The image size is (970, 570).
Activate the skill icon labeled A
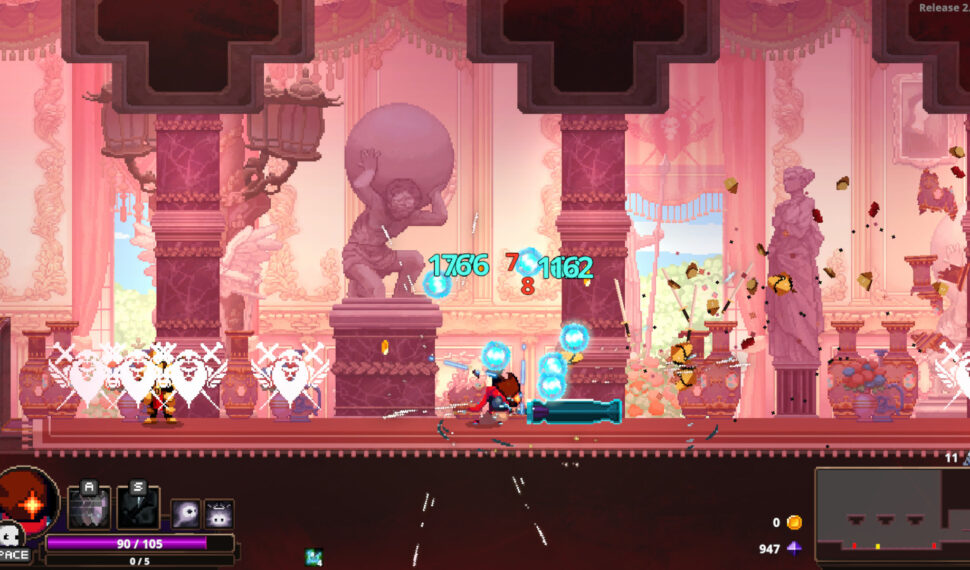pyautogui.click(x=89, y=507)
